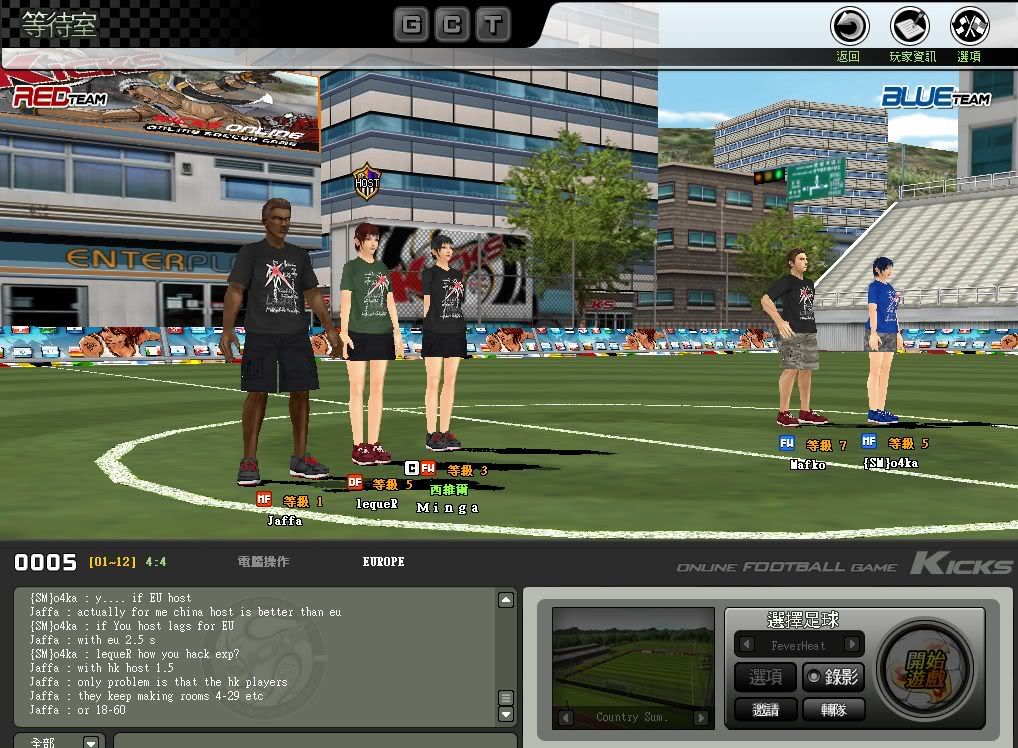Open 玩家資訊 player info
This screenshot has width=1018, height=748.
(x=910, y=26)
